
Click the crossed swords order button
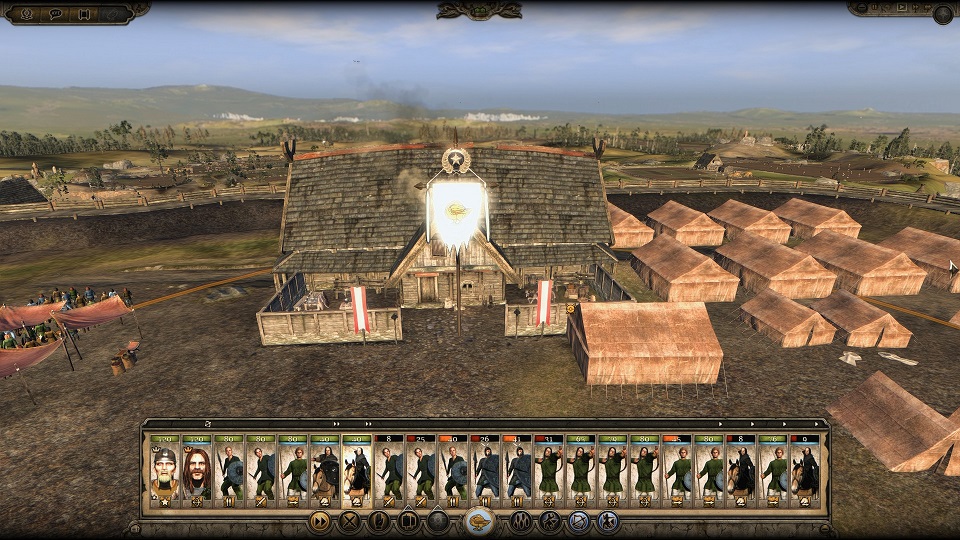349,521
